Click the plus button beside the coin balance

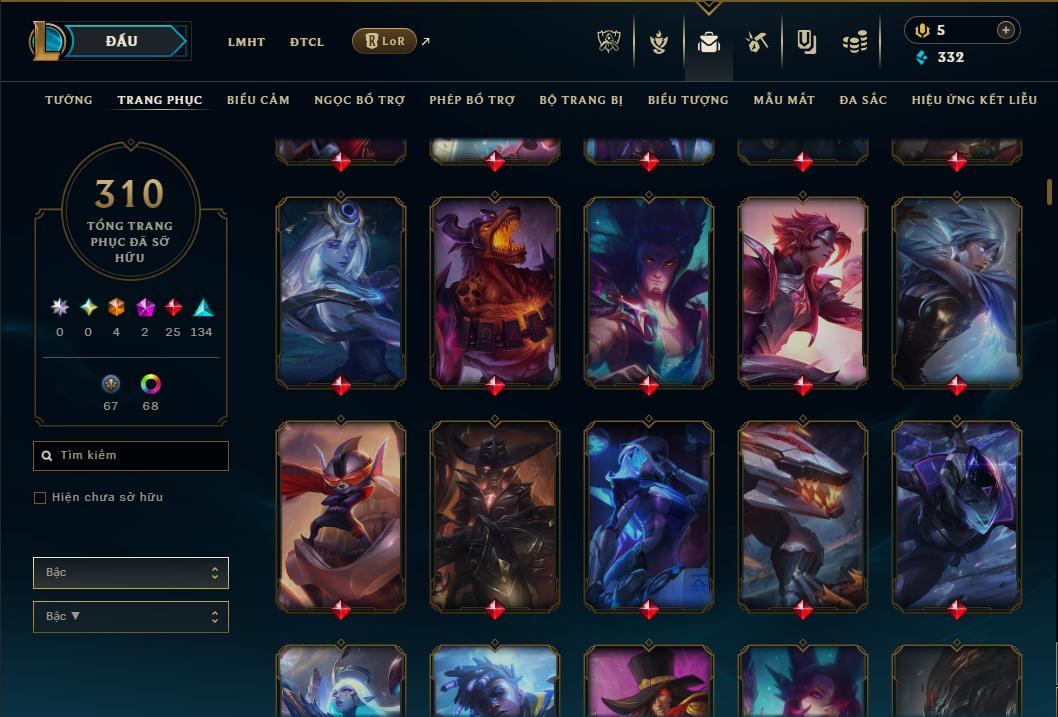coord(1006,30)
